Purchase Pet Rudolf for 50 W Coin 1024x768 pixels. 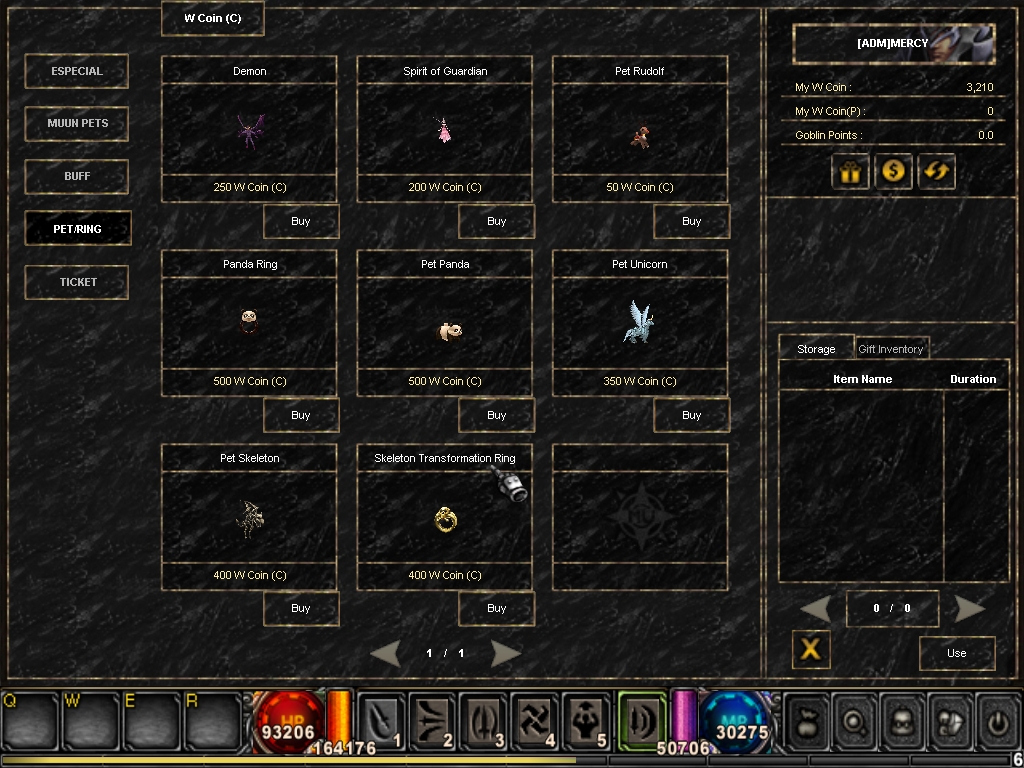point(691,221)
